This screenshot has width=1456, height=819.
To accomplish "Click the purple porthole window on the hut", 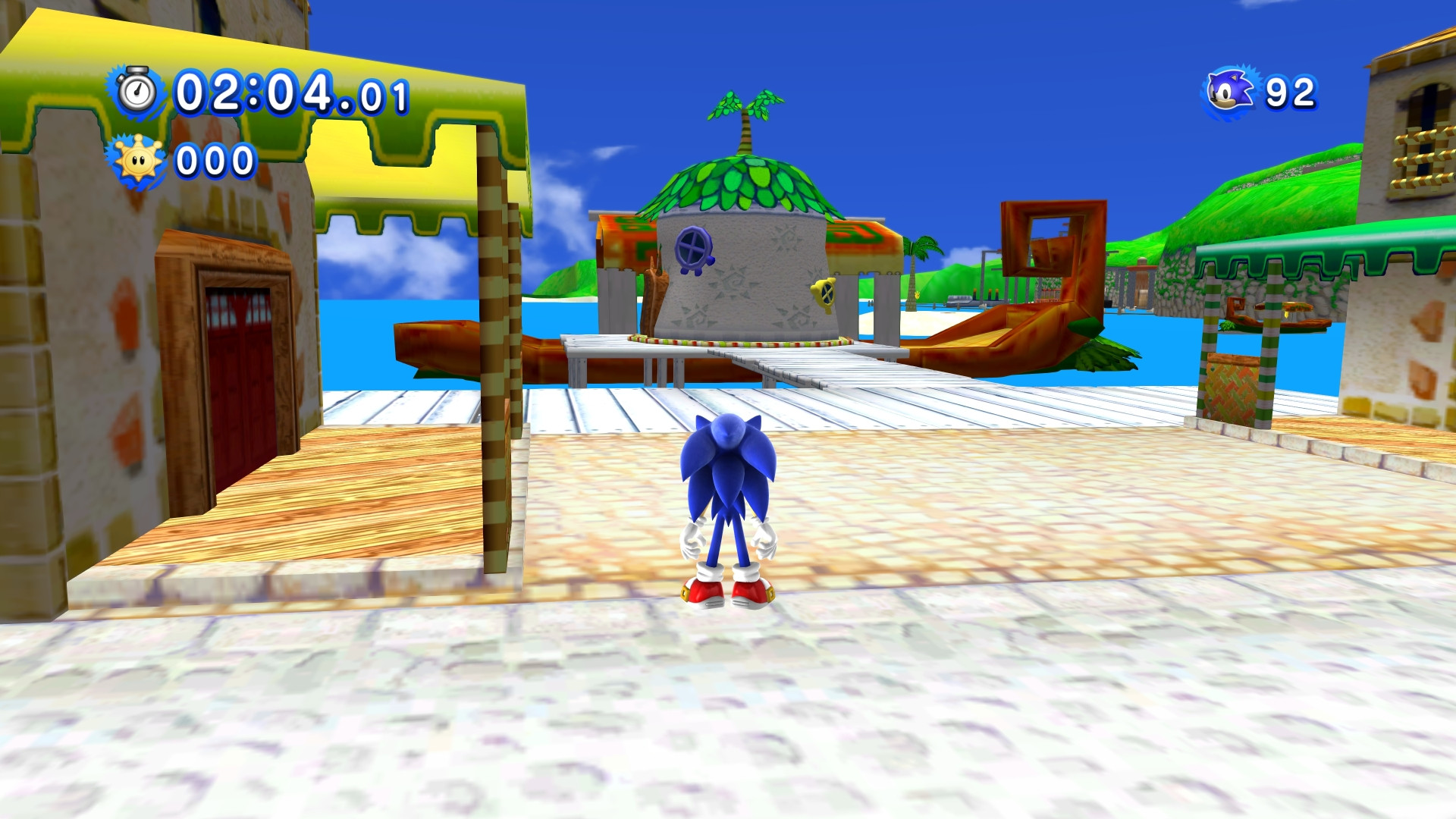I will click(x=692, y=246).
